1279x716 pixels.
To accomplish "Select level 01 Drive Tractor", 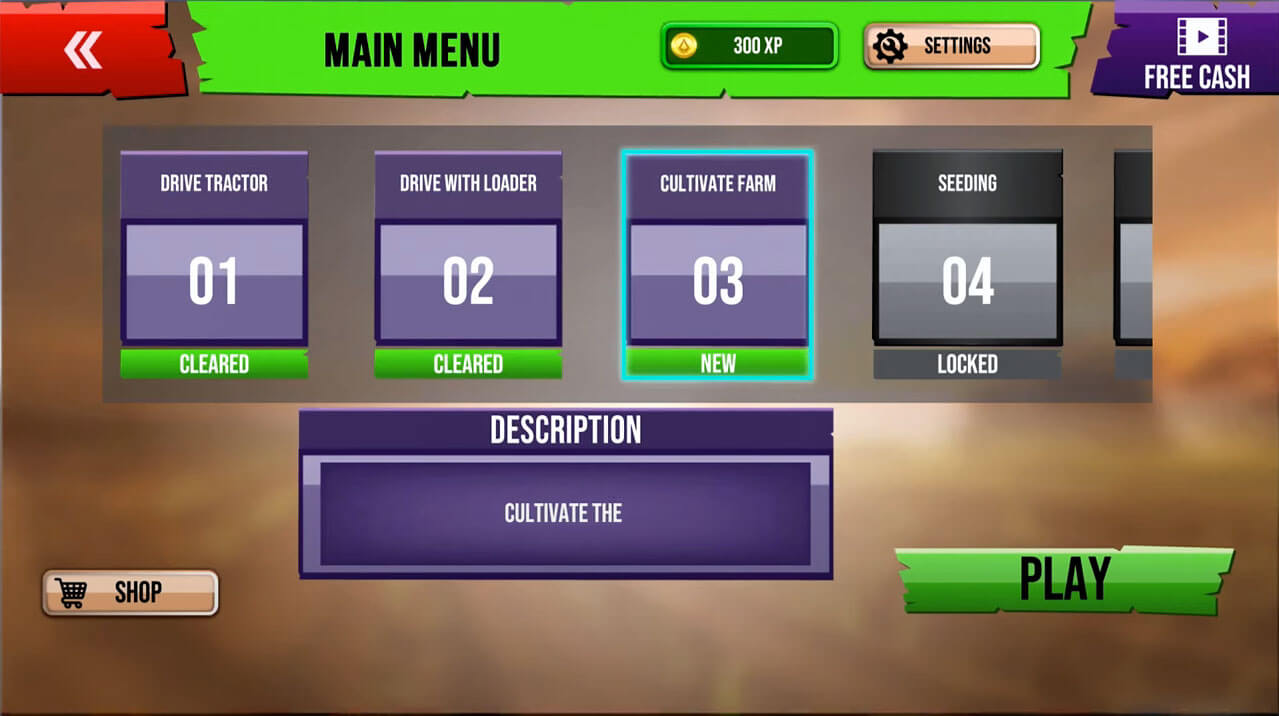I will pyautogui.click(x=213, y=265).
